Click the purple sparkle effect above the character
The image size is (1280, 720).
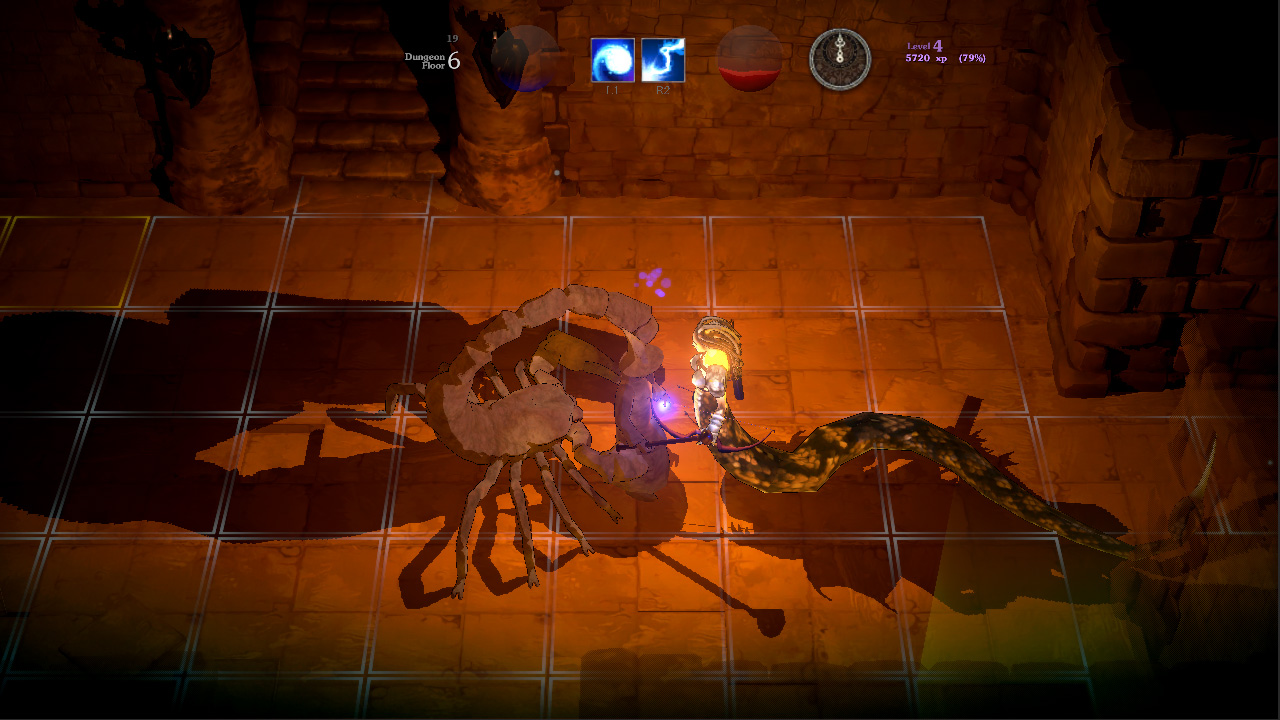click(x=653, y=280)
